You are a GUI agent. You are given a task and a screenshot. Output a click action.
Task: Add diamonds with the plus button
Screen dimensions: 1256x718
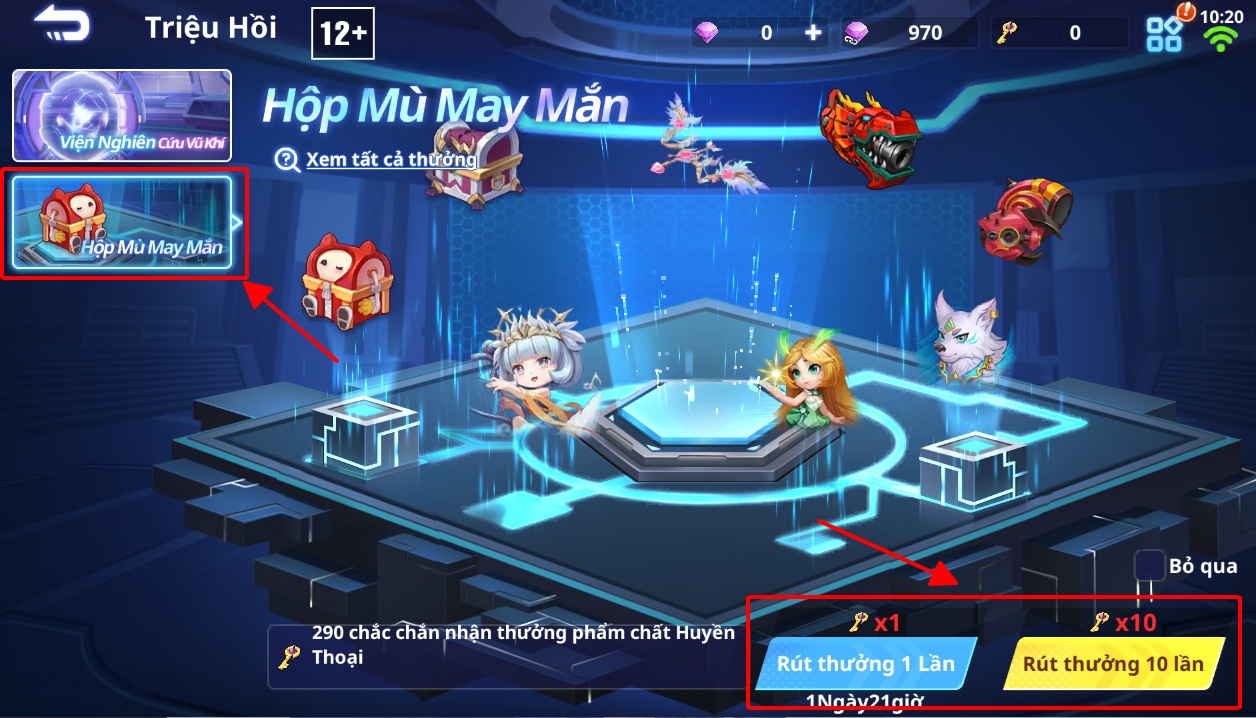pos(814,33)
